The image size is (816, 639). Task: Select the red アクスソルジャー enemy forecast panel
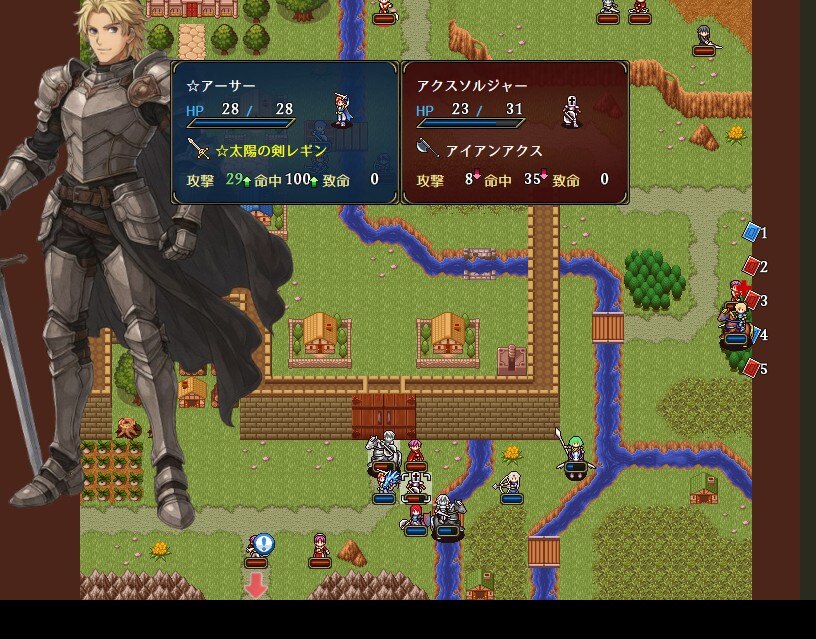click(515, 132)
